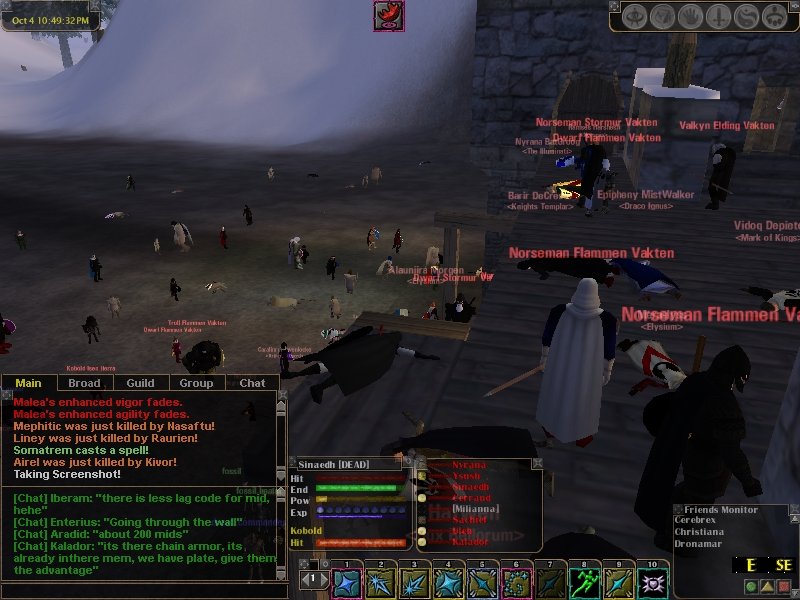Click the three-figures group icon in top bar

774,17
